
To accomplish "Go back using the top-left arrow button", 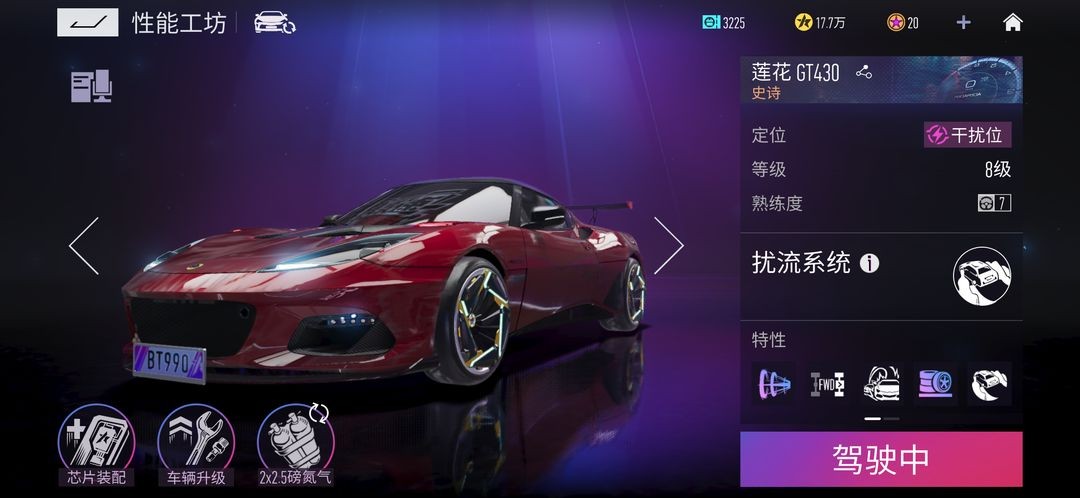I will click(x=87, y=22).
